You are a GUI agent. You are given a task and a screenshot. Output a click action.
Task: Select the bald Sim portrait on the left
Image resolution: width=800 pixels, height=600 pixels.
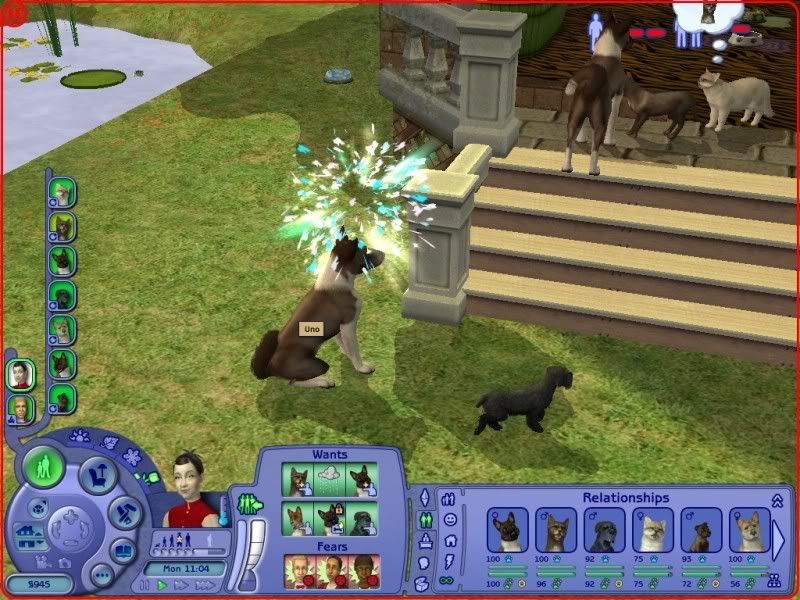[x=20, y=408]
